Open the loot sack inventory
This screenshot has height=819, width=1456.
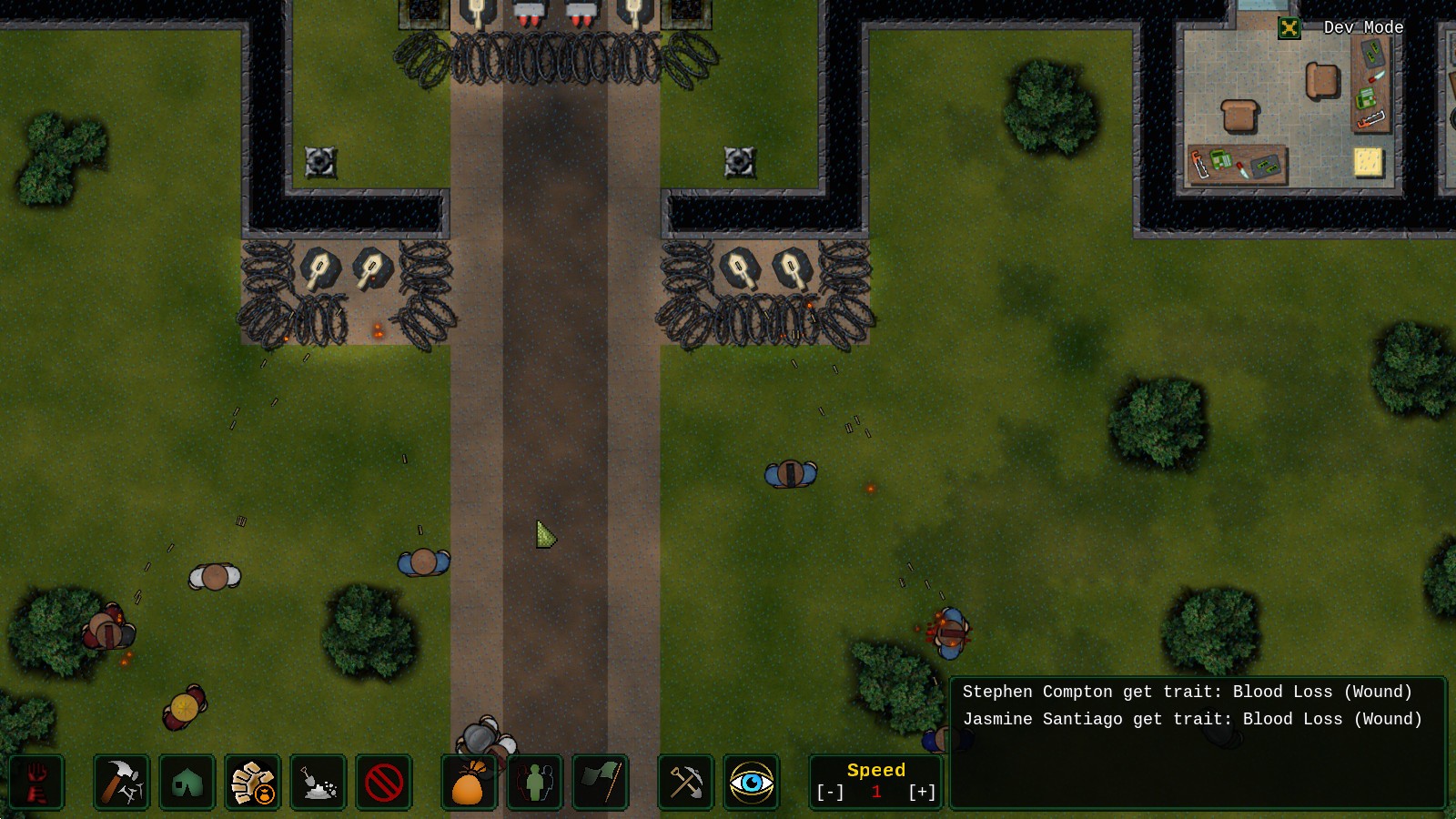point(467,781)
